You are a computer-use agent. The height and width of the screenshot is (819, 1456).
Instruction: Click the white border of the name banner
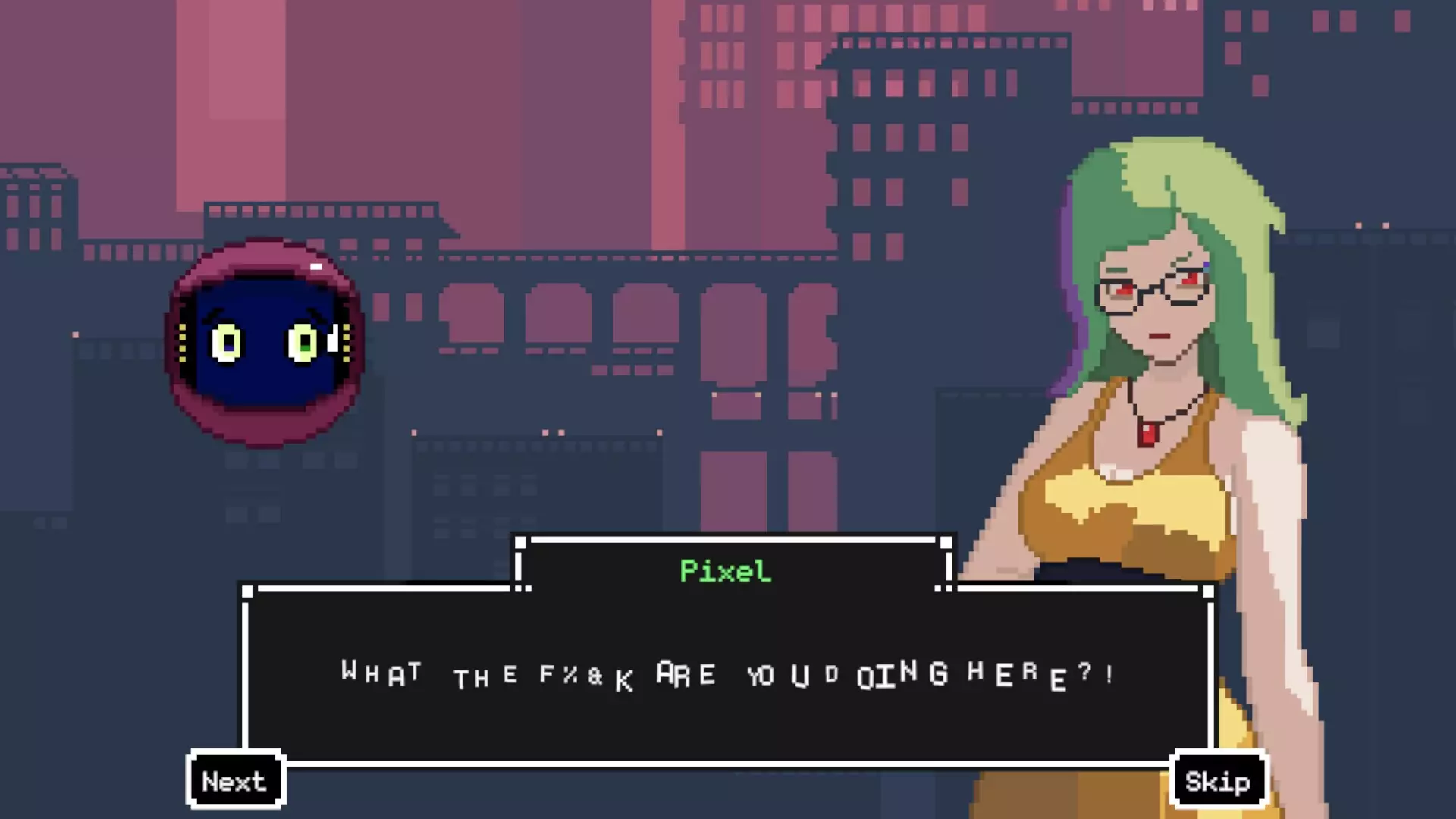(728, 541)
